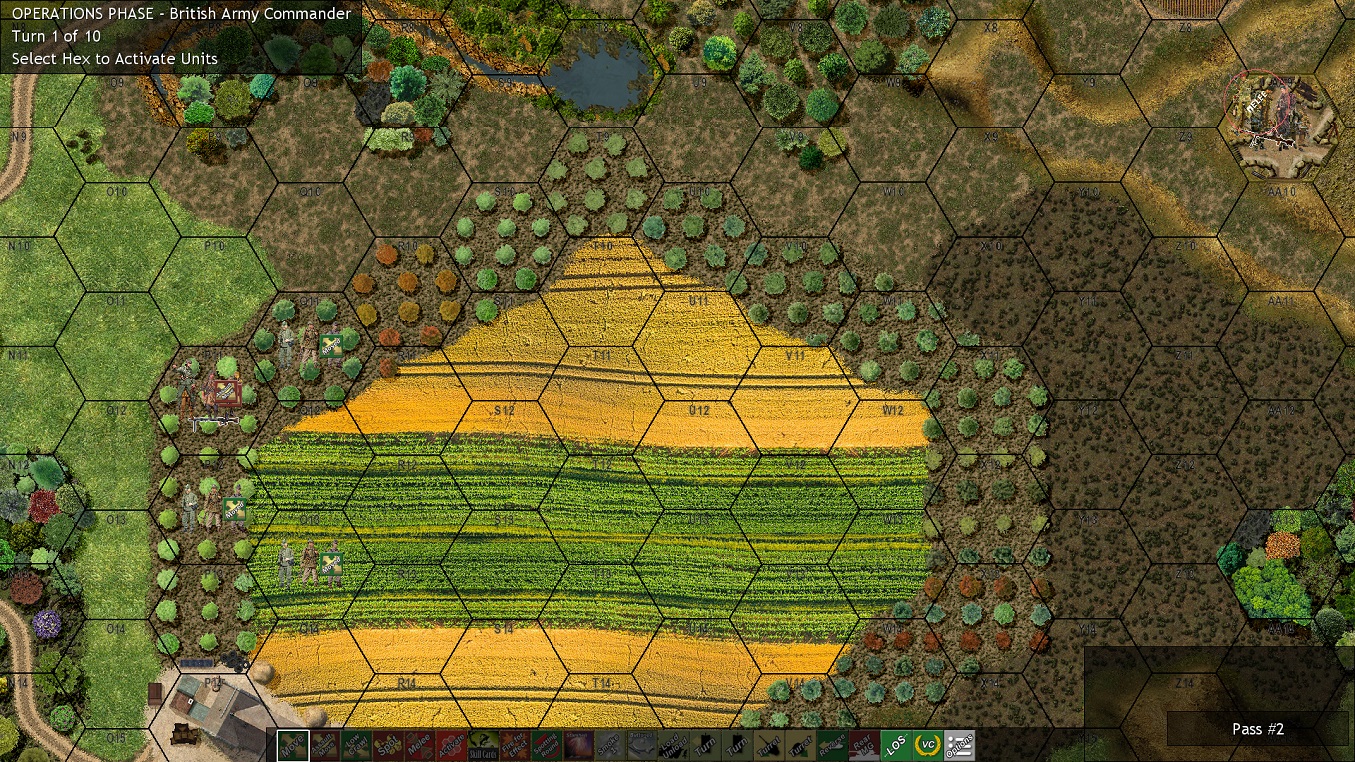Image resolution: width=1355 pixels, height=762 pixels.
Task: Toggle the Rear MG command
Action: (861, 745)
